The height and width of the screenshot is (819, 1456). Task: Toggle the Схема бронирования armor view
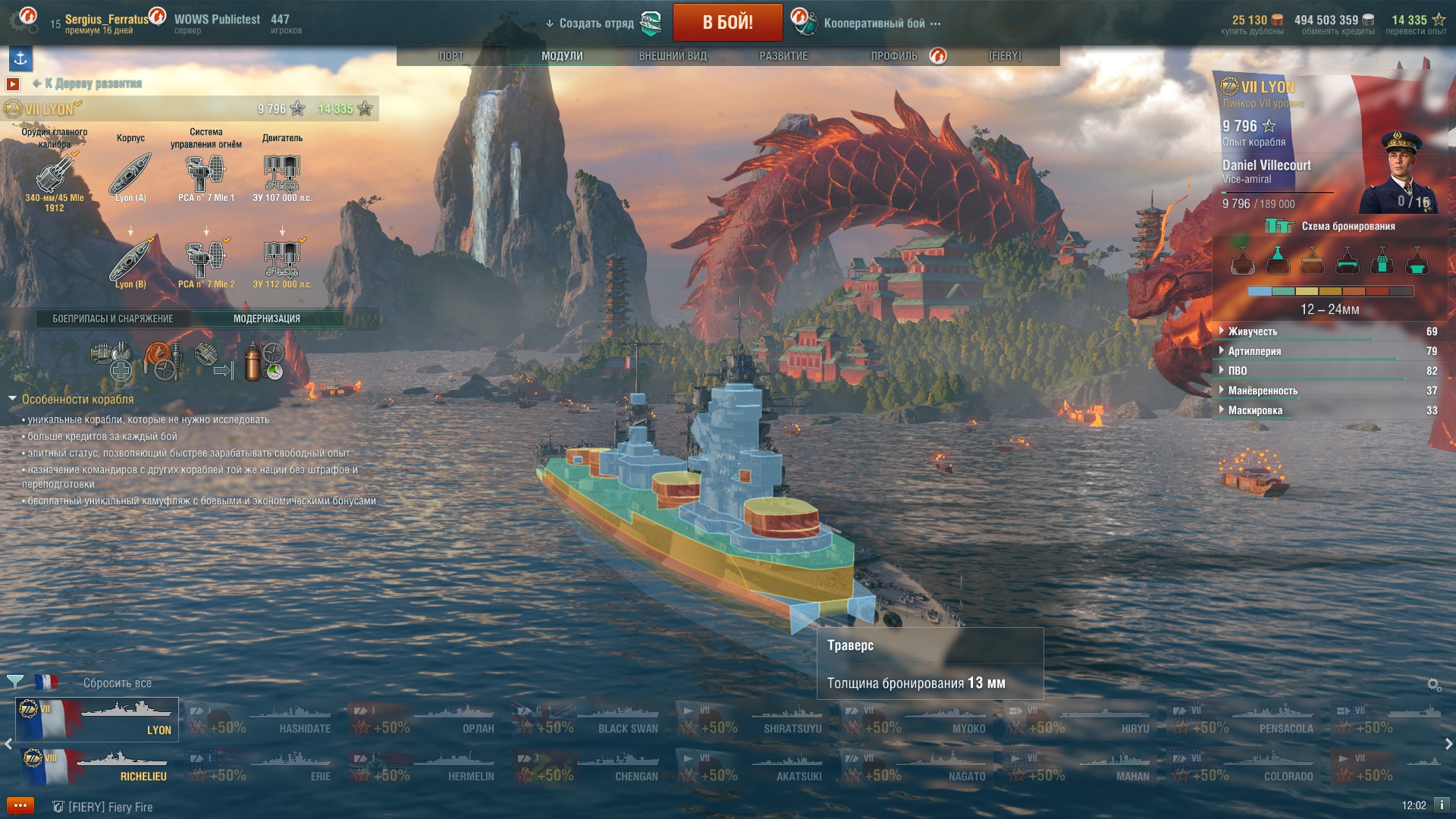pos(1330,226)
